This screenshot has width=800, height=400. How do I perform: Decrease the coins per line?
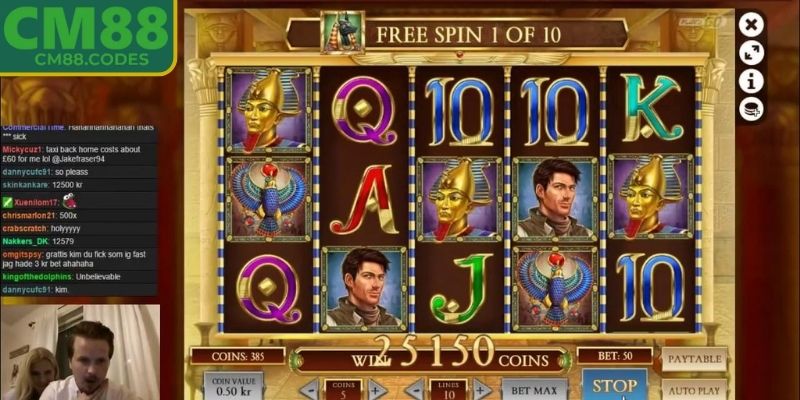[310, 390]
